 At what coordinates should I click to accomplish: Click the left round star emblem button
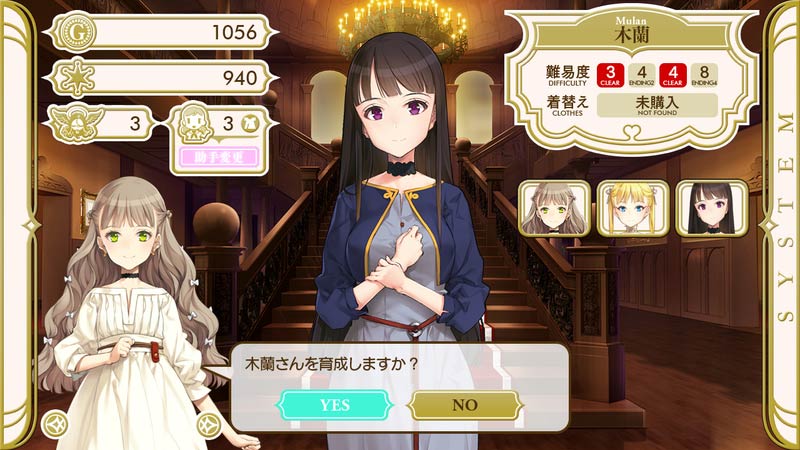click(x=54, y=425)
